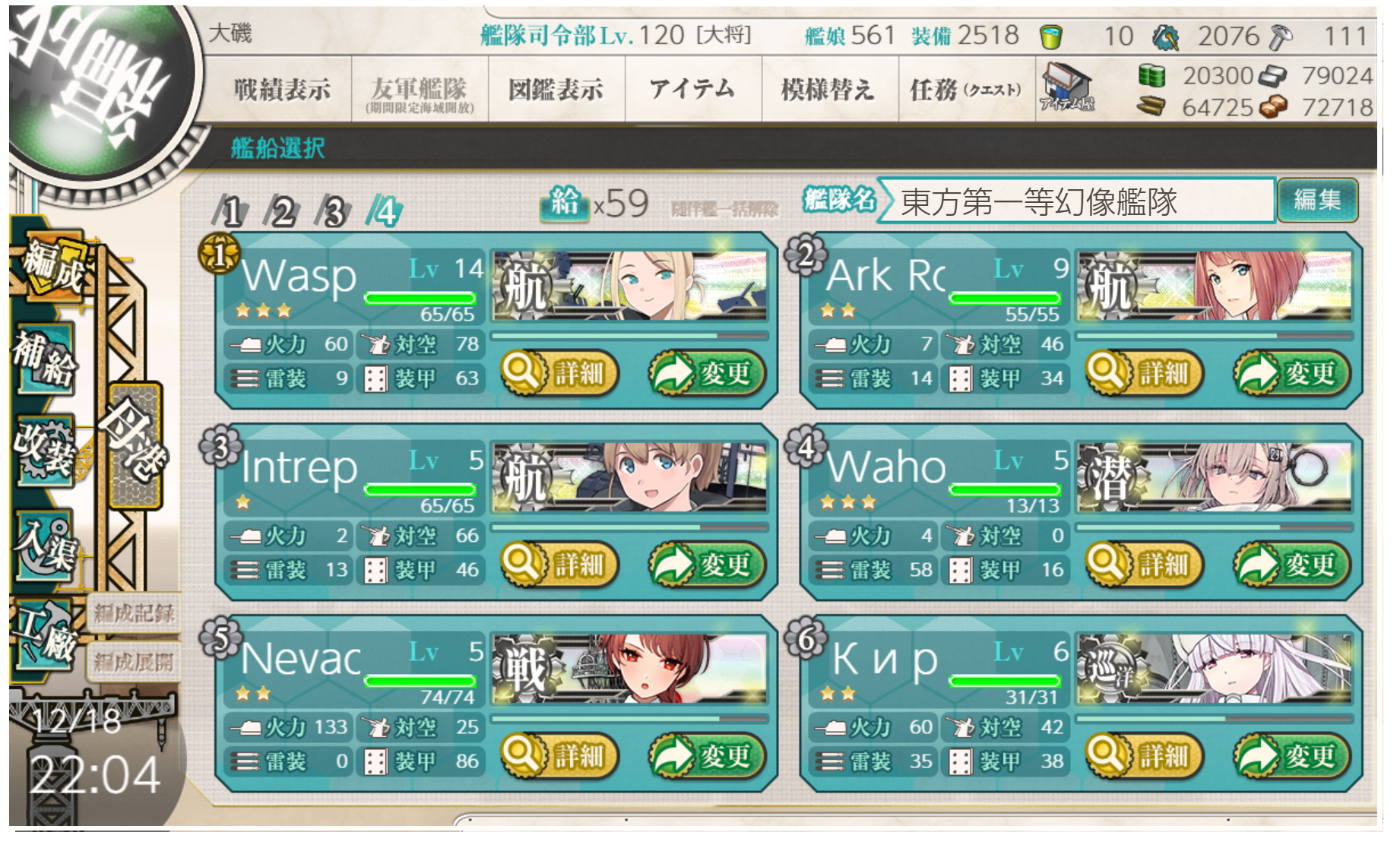Swap out the Nevada slot with 変更
This screenshot has width=1400, height=848.
(707, 756)
